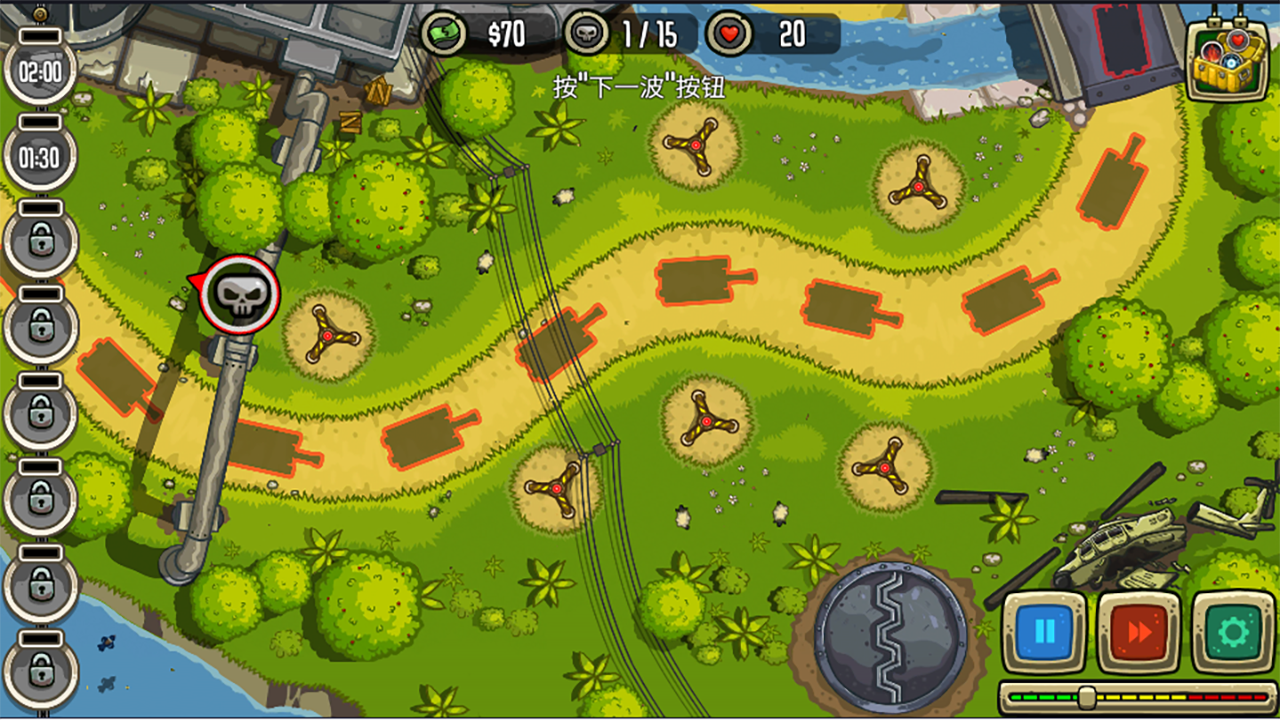This screenshot has width=1280, height=720.
Task: Select the ability slot showing 01:30
Action: (40, 157)
